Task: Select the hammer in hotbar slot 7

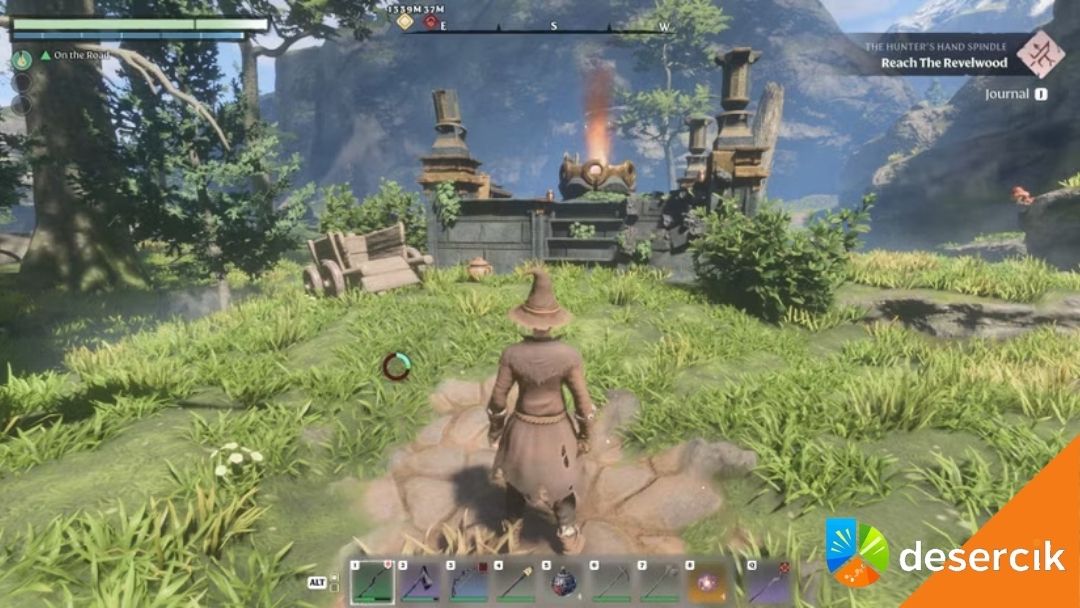Action: (661, 581)
